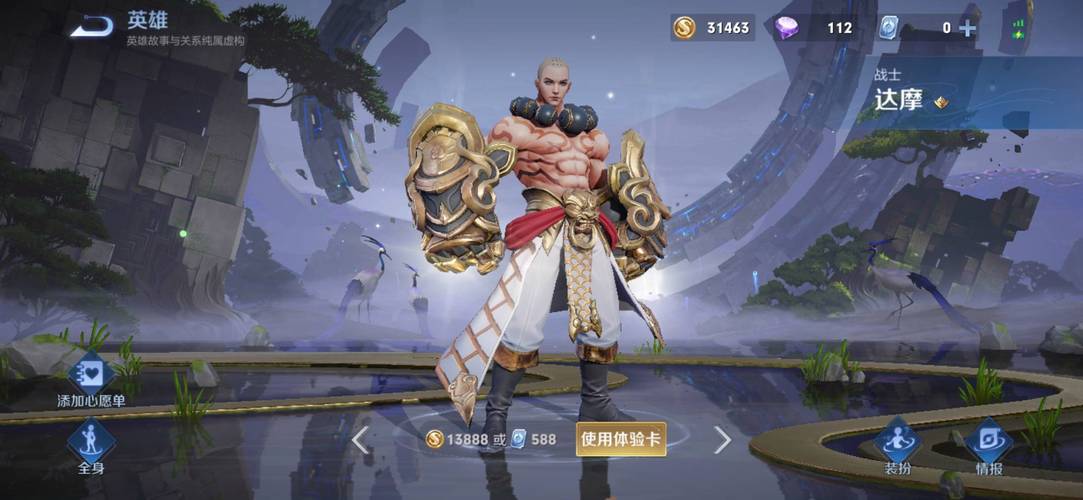Go back using the return arrow
The width and height of the screenshot is (1083, 500).
[91, 26]
